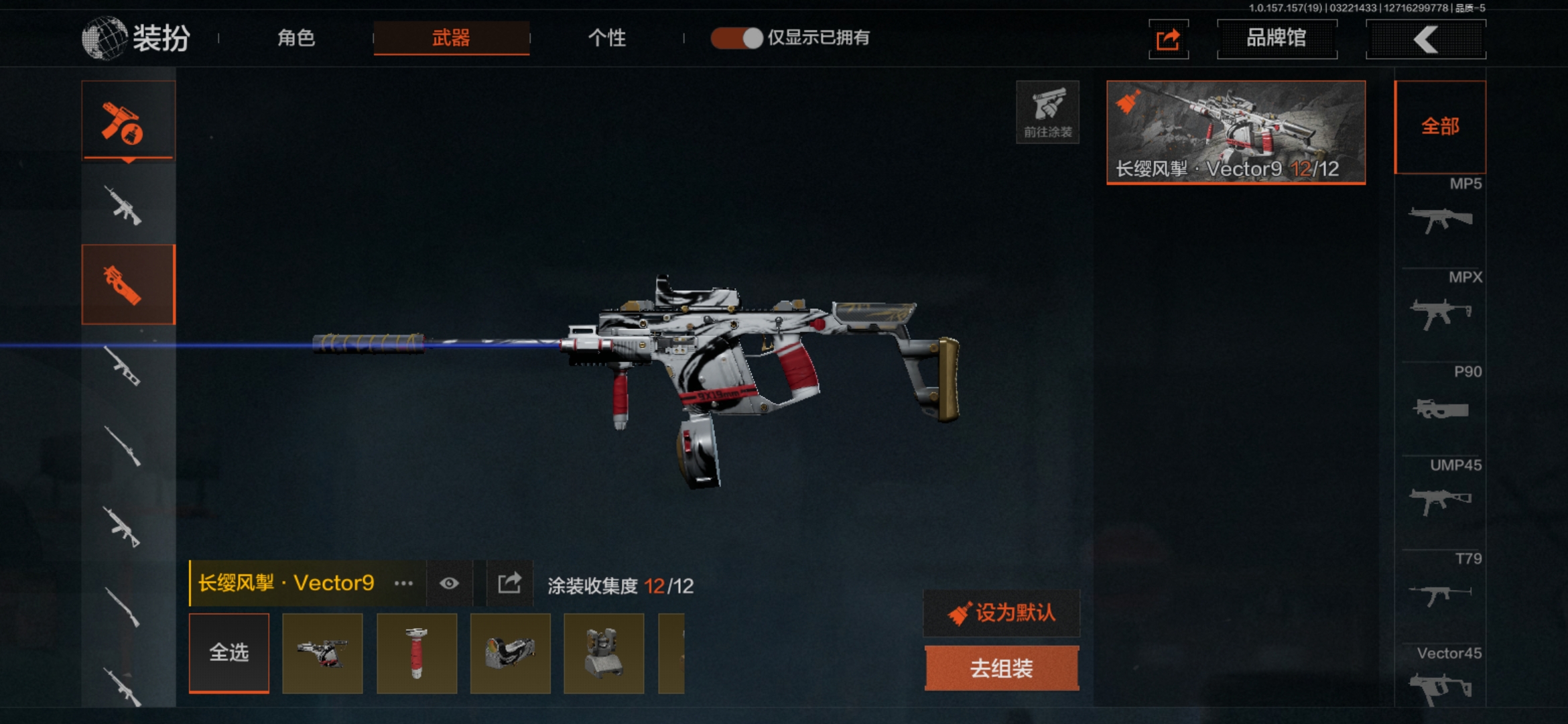Select the spray paint category icon

pyautogui.click(x=128, y=121)
